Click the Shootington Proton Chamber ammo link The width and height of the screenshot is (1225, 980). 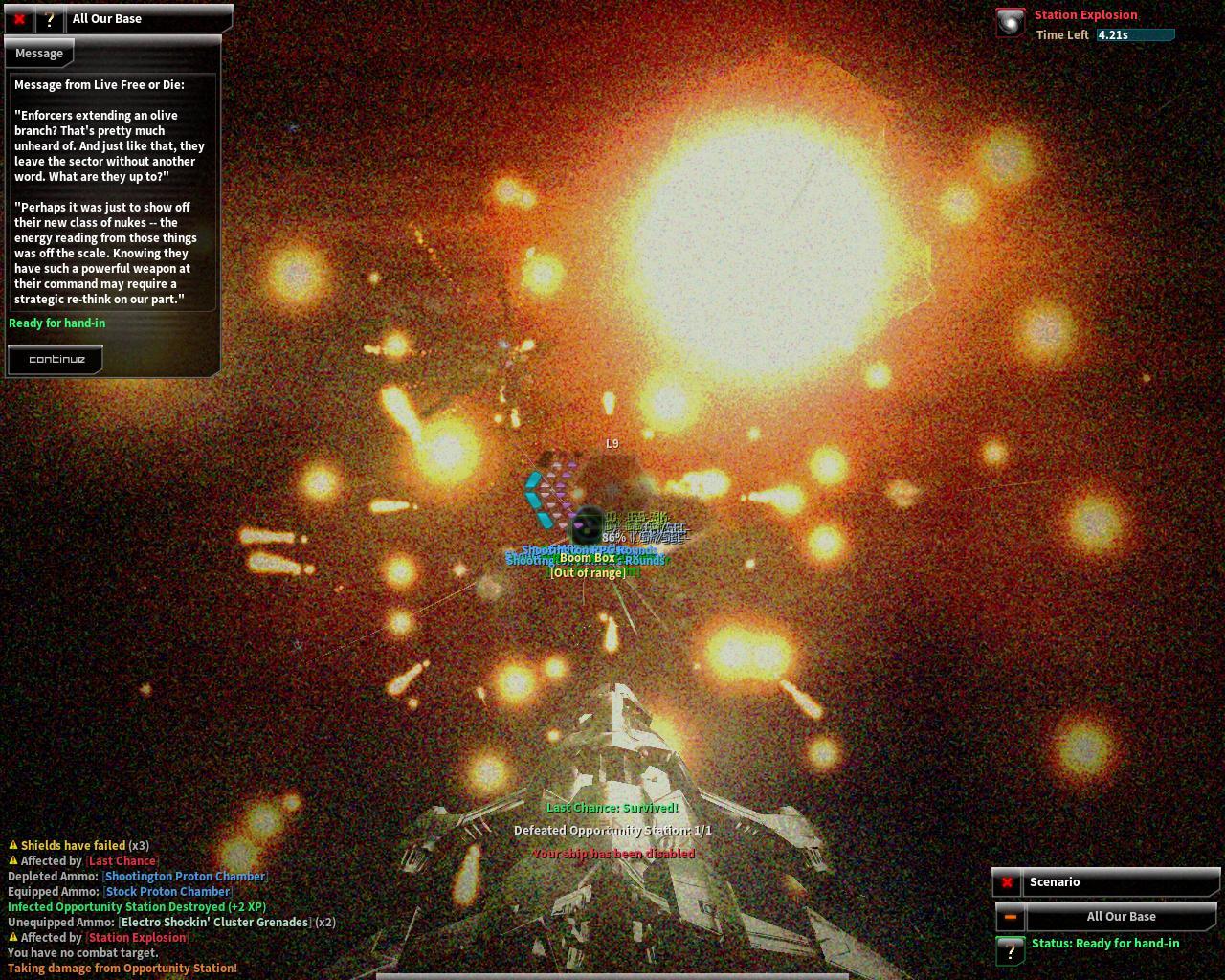tap(185, 877)
